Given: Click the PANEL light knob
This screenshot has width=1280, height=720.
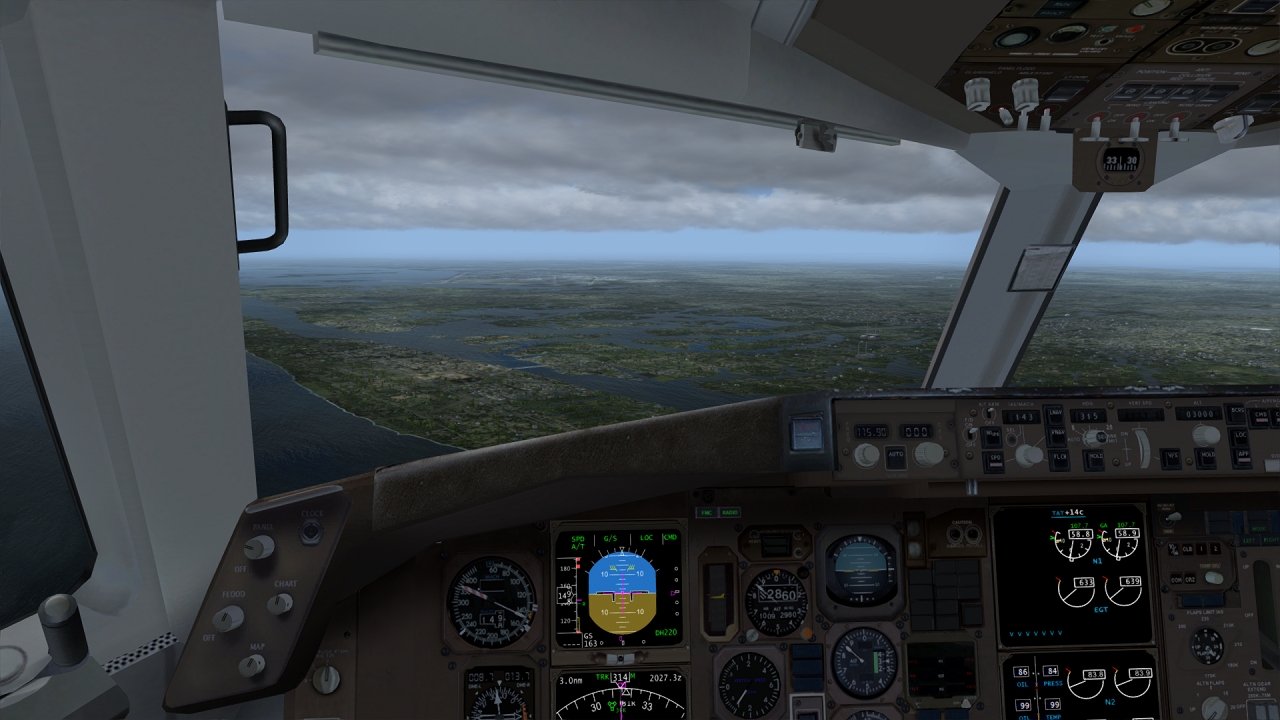Looking at the screenshot, I should point(259,547).
